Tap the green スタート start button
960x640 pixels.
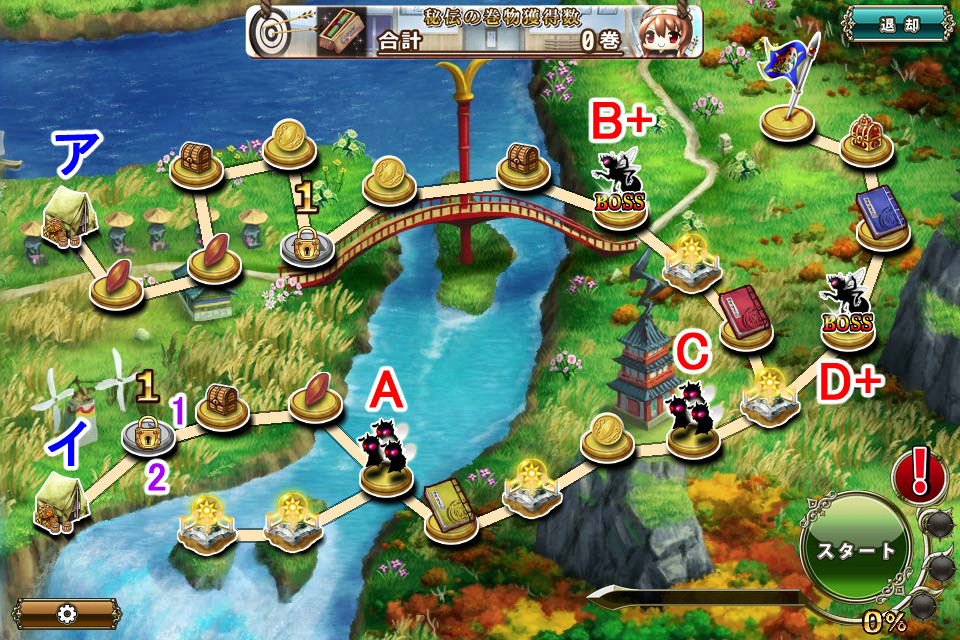point(853,551)
